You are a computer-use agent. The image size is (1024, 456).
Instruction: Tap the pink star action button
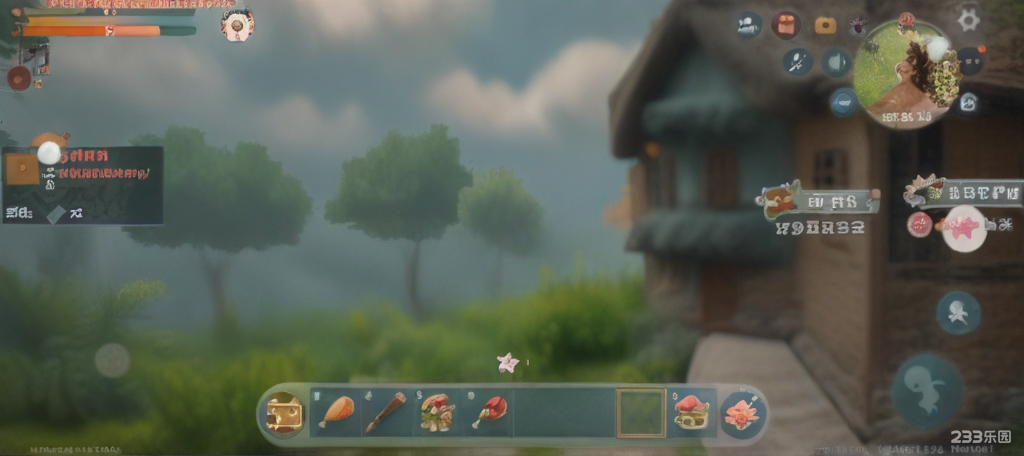click(964, 228)
